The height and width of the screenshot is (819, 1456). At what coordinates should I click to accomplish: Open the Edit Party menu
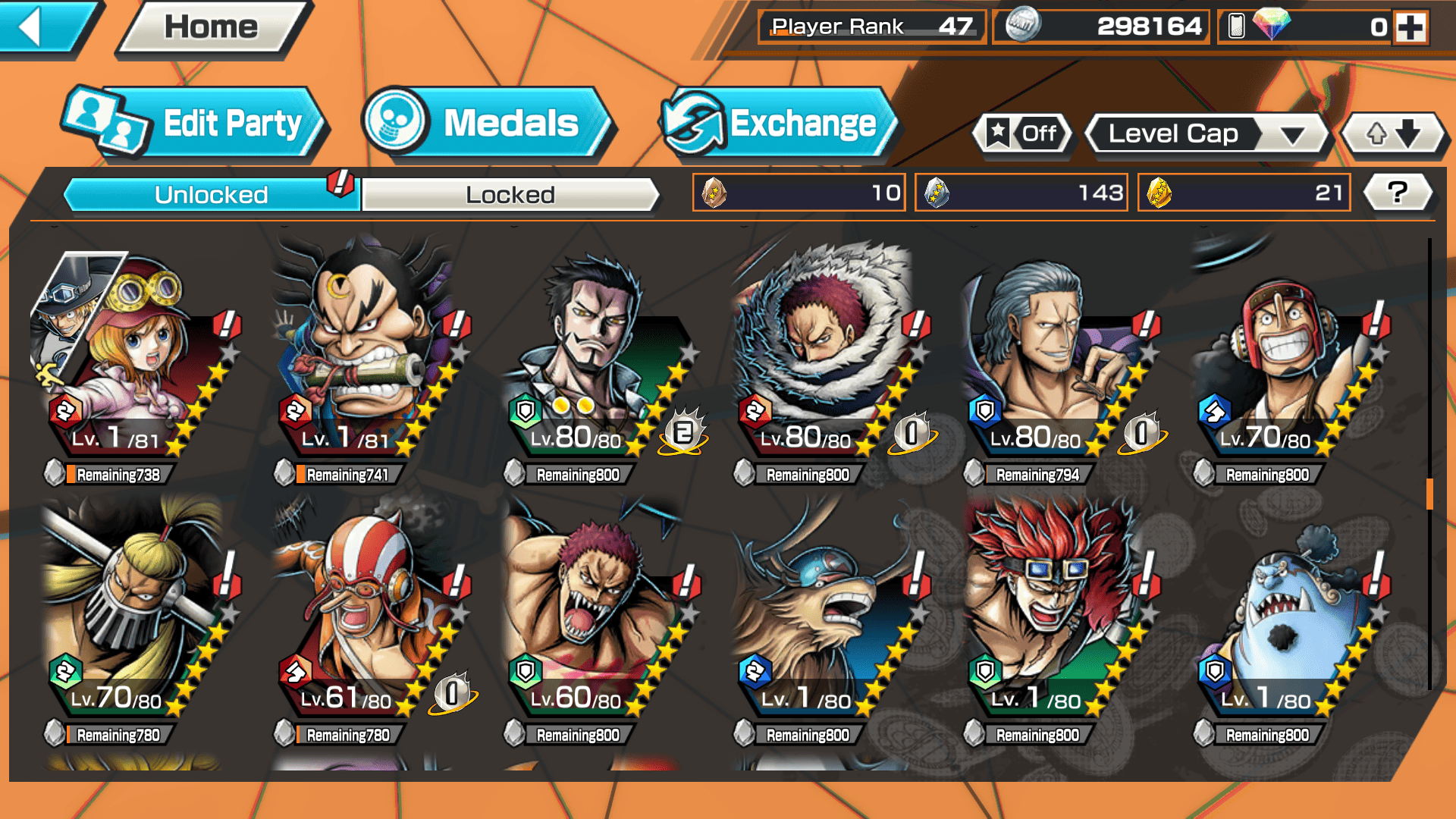pos(196,124)
